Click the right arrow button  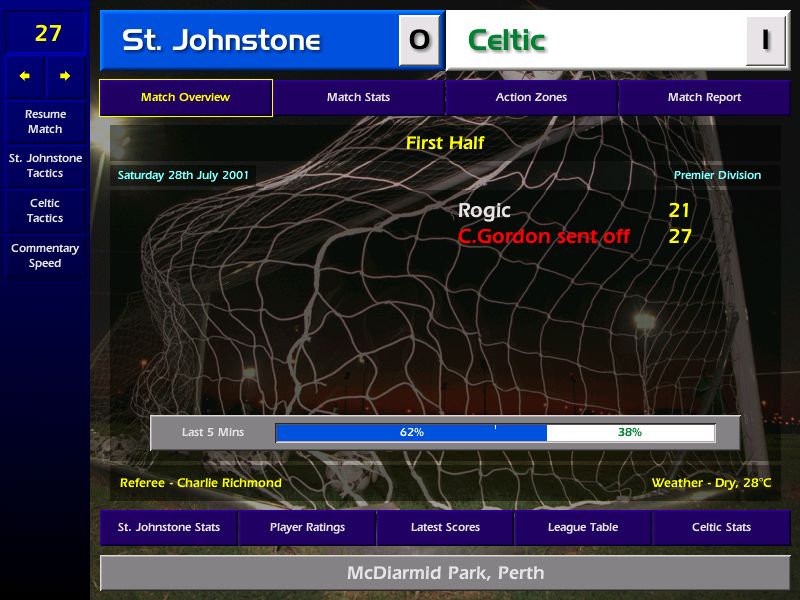point(65,76)
